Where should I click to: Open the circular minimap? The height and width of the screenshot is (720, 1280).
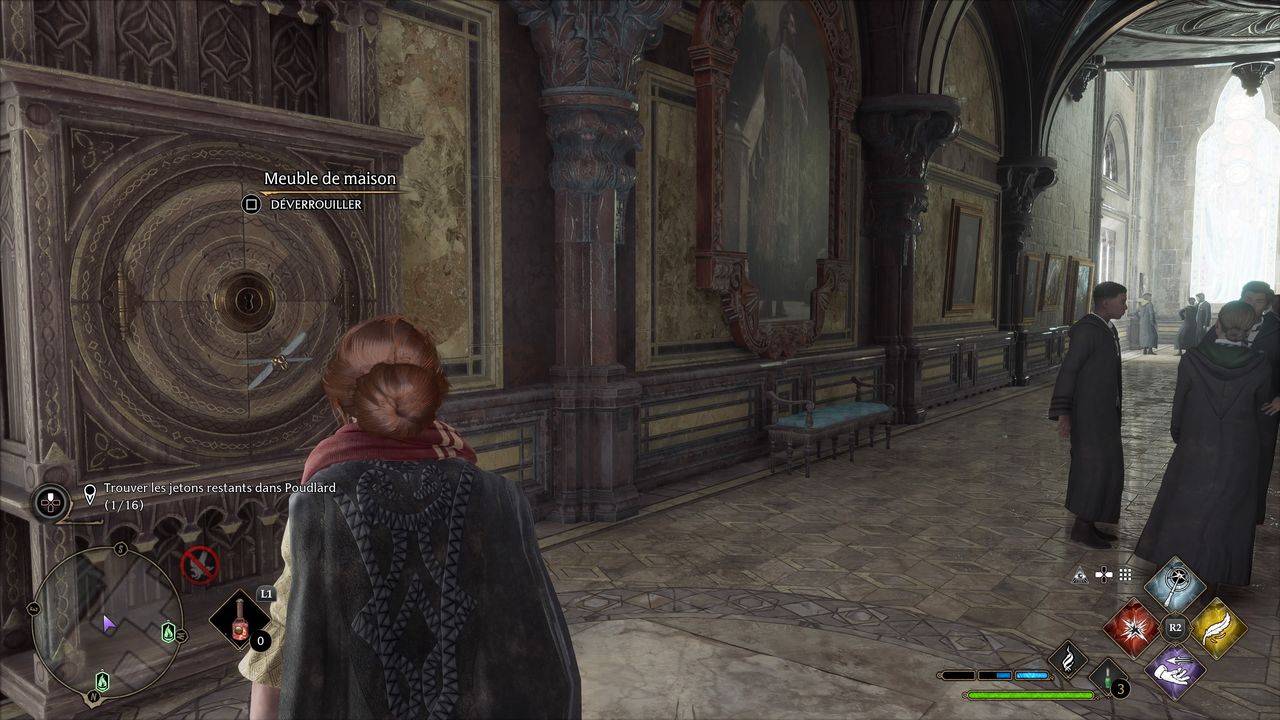107,622
